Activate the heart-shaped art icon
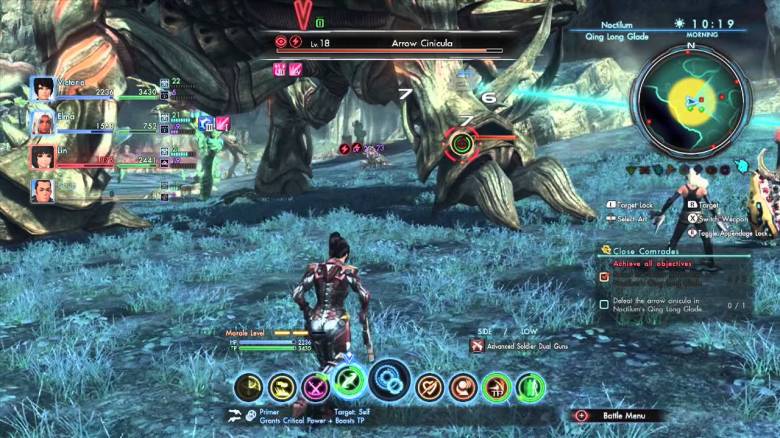This screenshot has width=780, height=438. 430,386
